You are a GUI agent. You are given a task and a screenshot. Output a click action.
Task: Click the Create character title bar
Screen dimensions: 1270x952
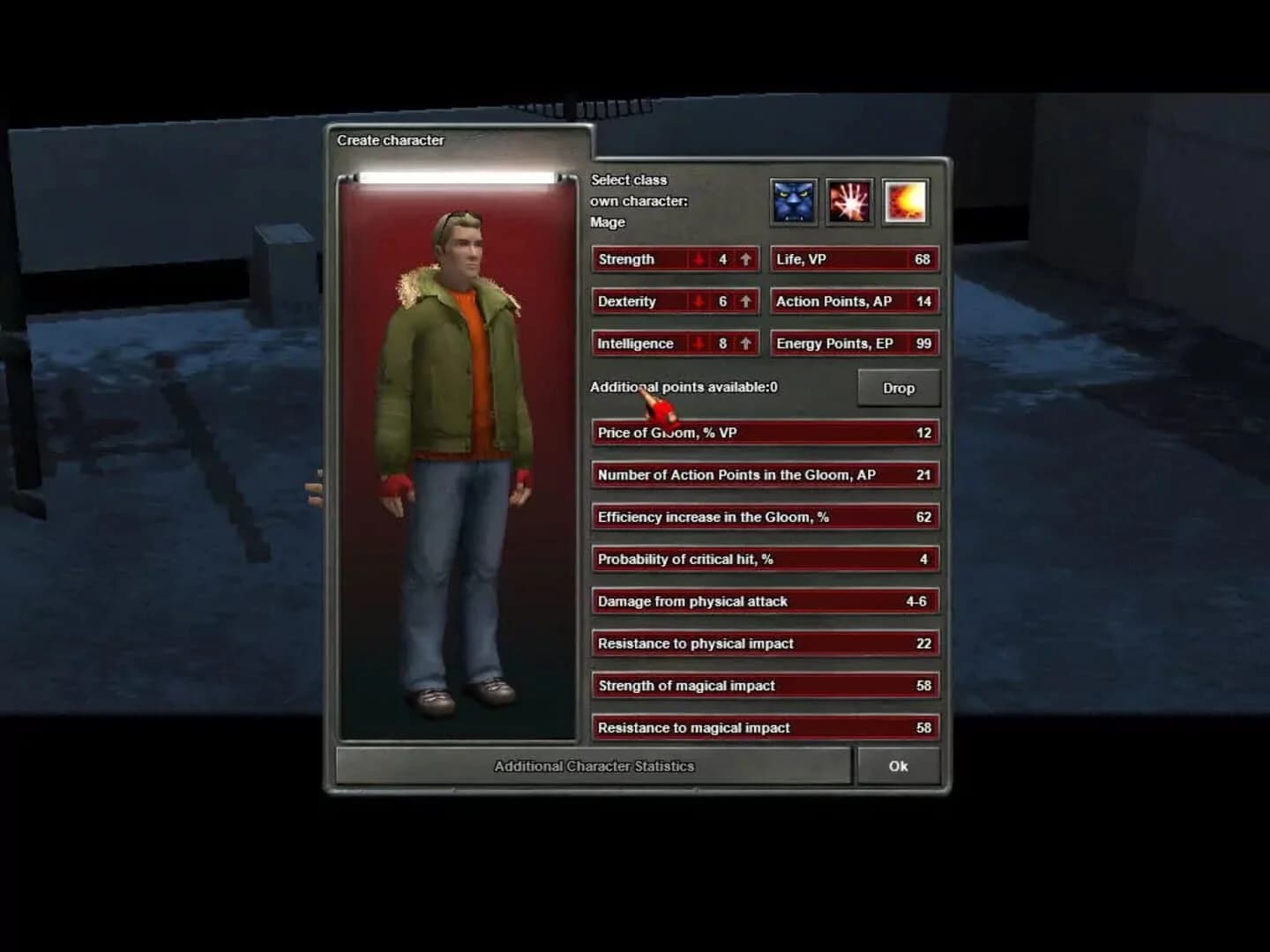pyautogui.click(x=391, y=140)
